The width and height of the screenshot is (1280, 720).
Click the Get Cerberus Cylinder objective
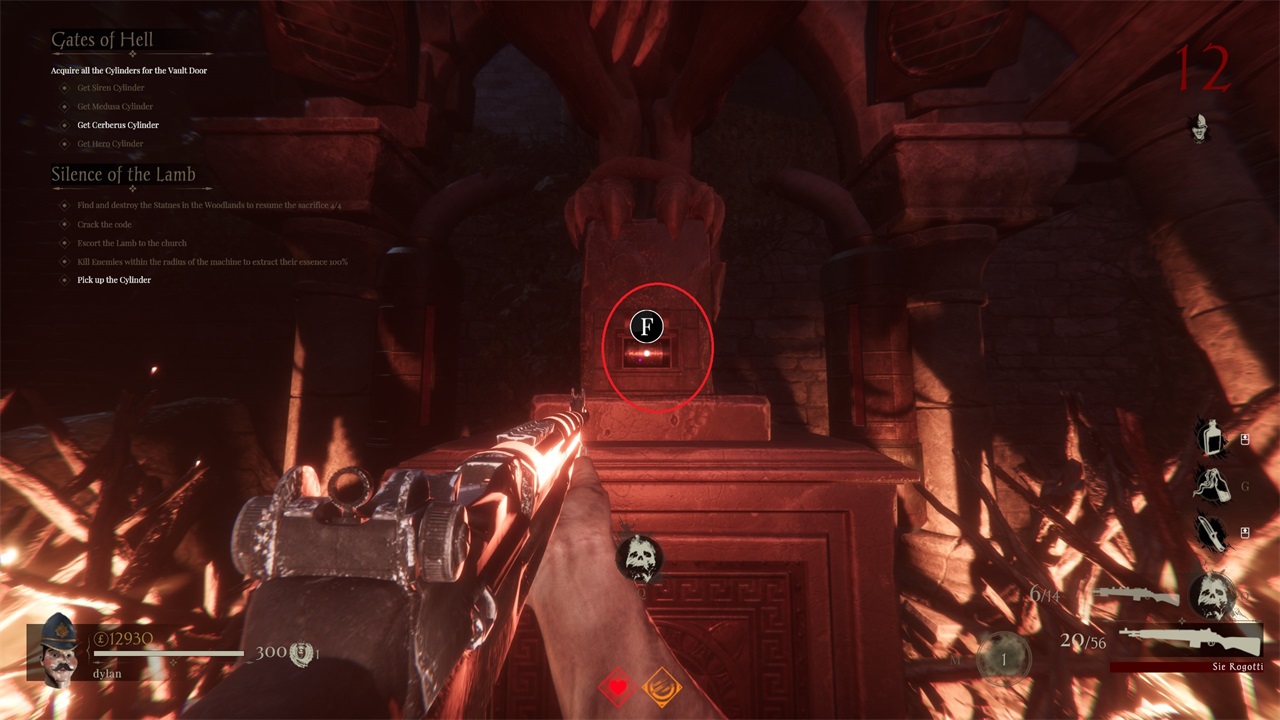118,125
